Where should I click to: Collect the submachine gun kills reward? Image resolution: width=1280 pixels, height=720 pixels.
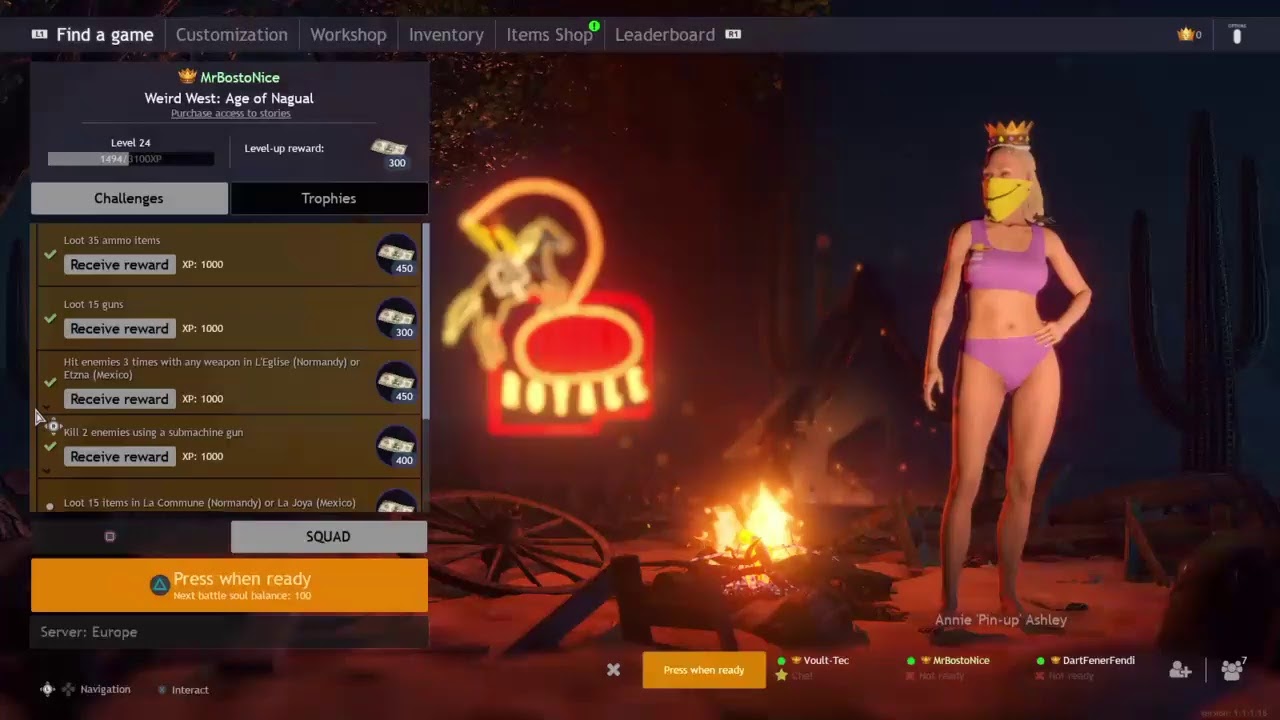[119, 457]
